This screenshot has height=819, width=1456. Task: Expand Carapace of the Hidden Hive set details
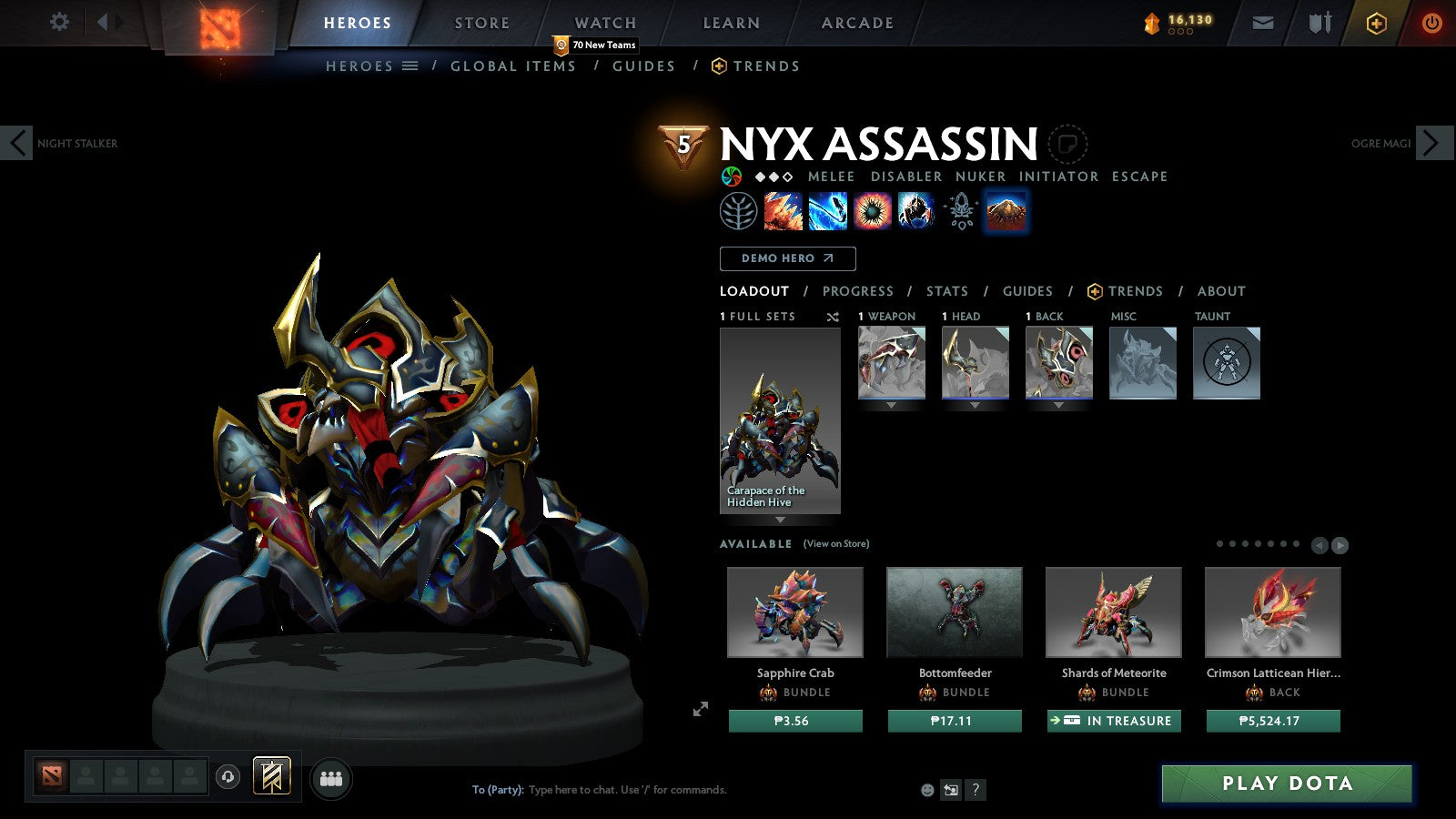[780, 519]
